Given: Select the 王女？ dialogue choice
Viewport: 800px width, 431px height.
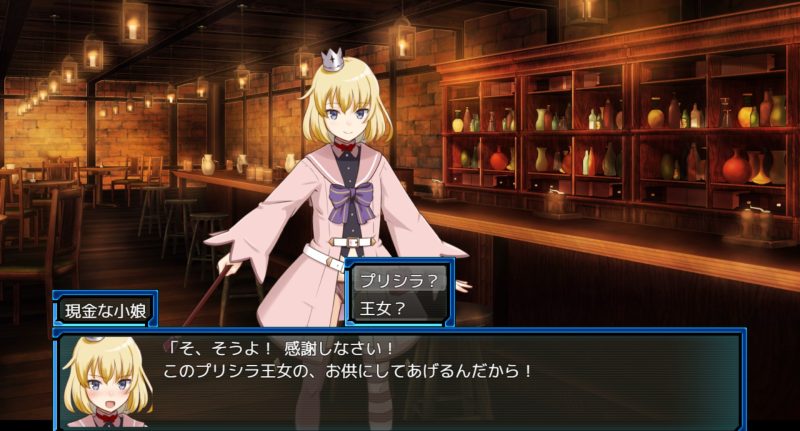Looking at the screenshot, I should click(398, 308).
